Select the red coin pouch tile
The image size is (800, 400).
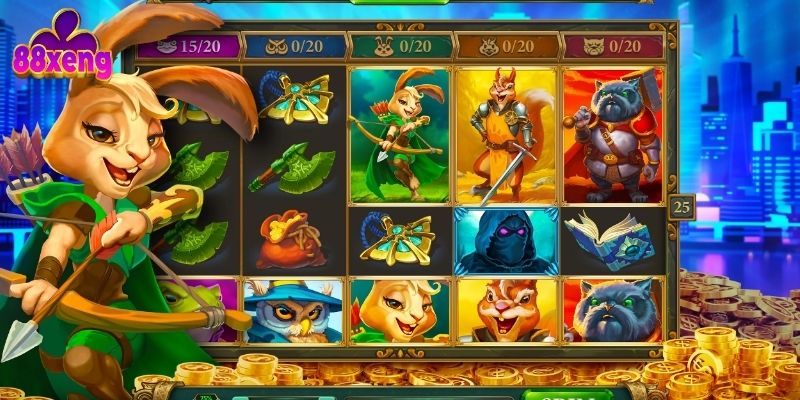coord(292,242)
